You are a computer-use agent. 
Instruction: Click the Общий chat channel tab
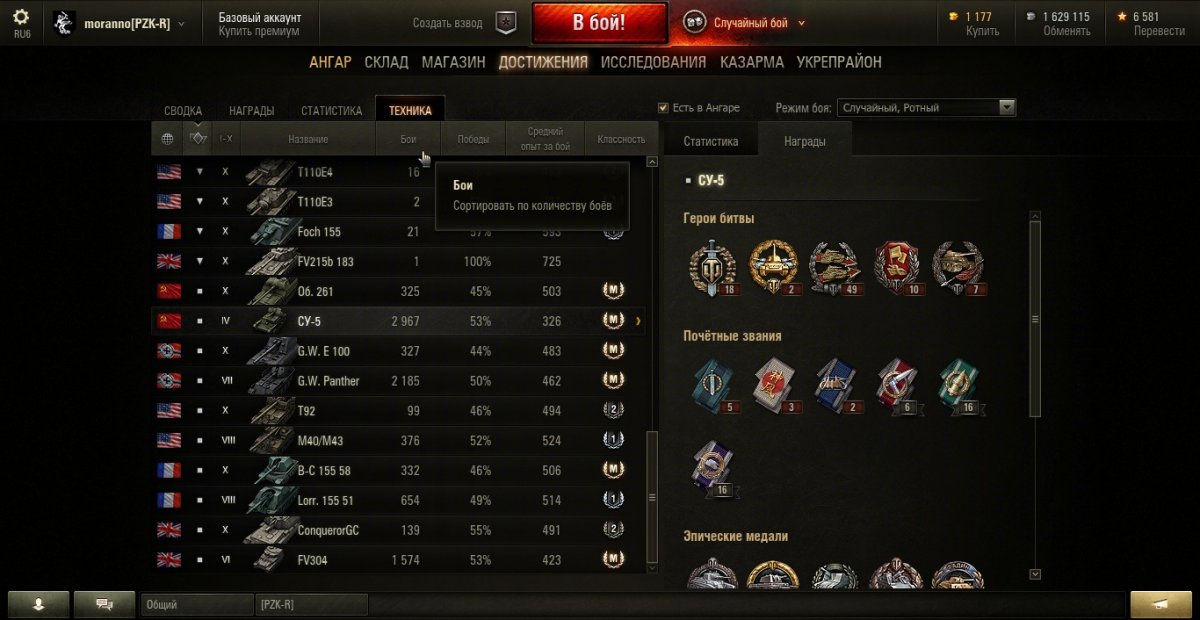(x=196, y=604)
